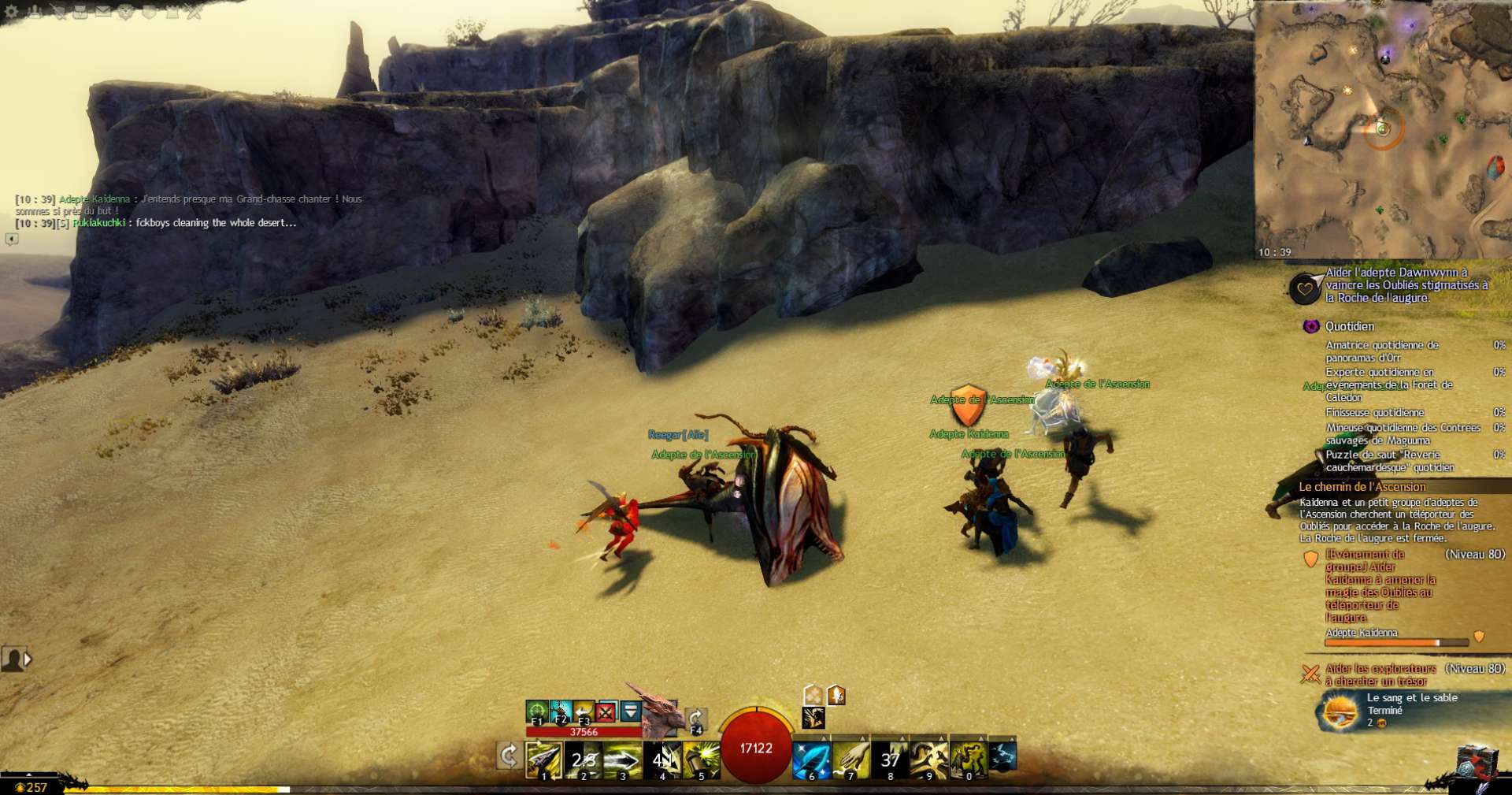Image resolution: width=1512 pixels, height=795 pixels.
Task: Click the weapon swap arrow button
Action: pyautogui.click(x=509, y=756)
